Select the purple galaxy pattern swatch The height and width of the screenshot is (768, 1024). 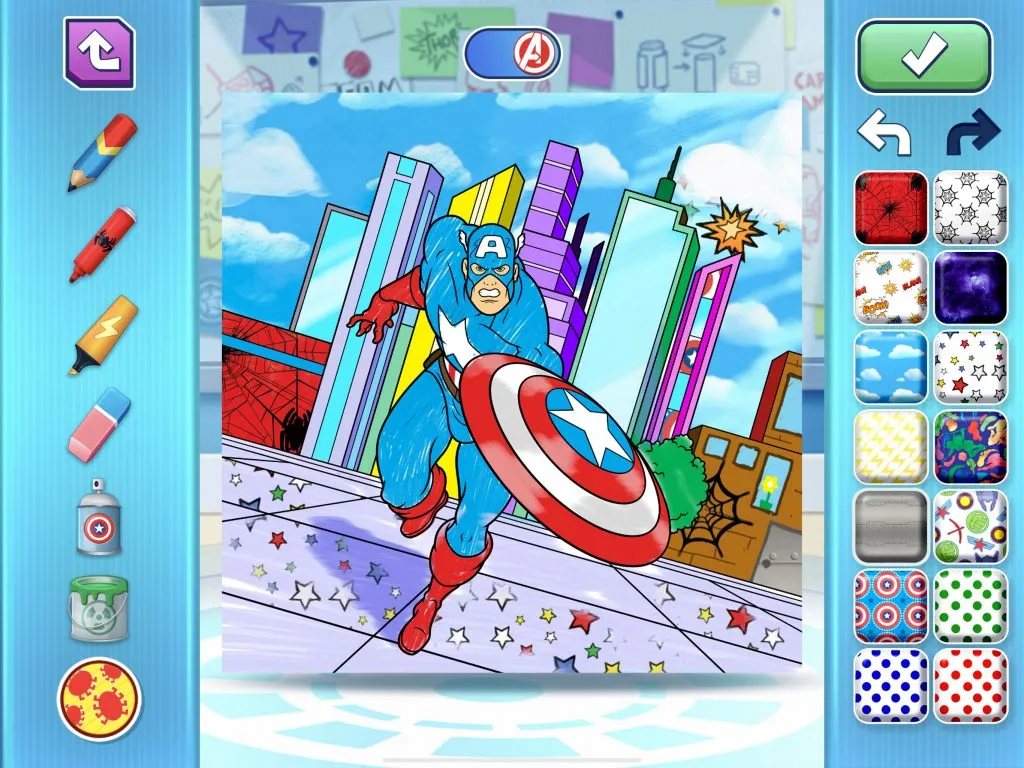(970, 287)
